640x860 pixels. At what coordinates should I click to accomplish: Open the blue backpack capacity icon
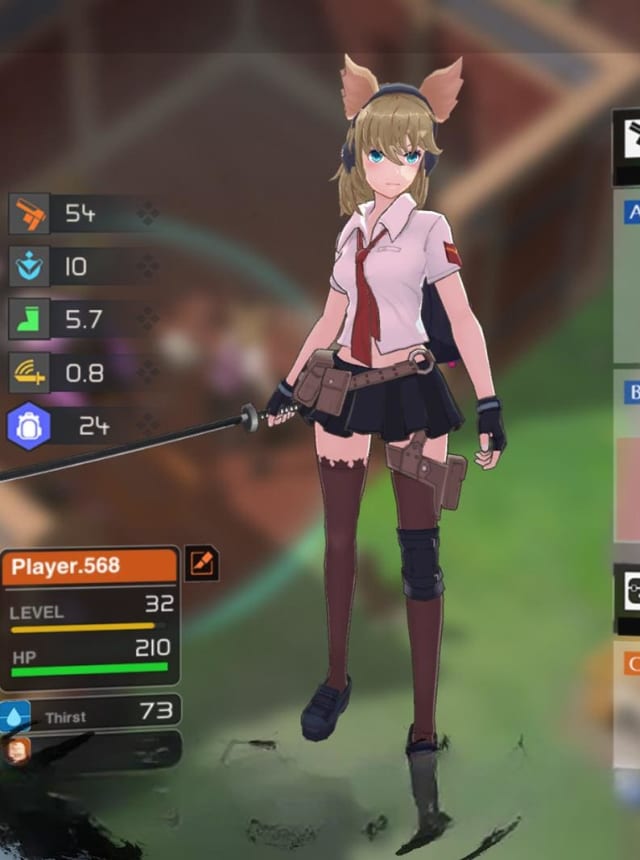28,426
